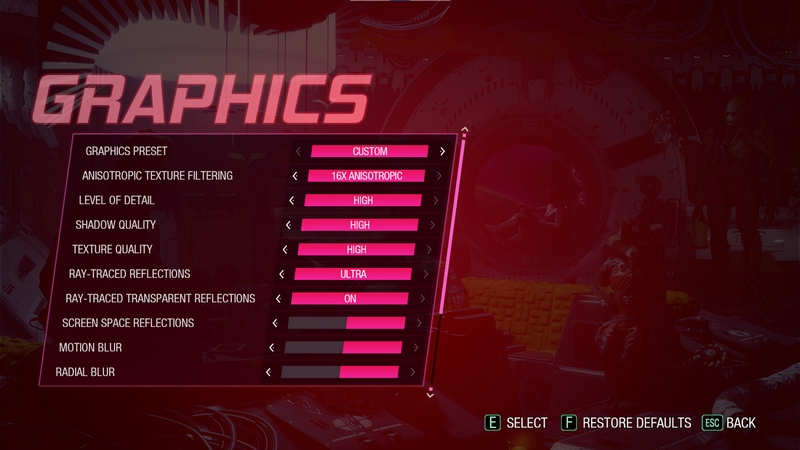Viewport: 800px width, 450px height.
Task: Decrease the Level of Detail setting
Action: coord(291,201)
